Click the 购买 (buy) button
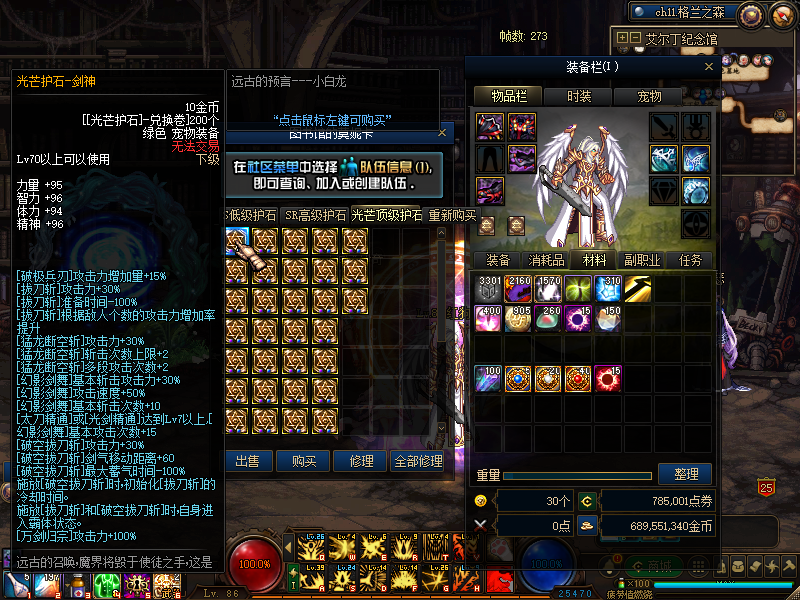Screen dimensions: 800x600 (304, 461)
